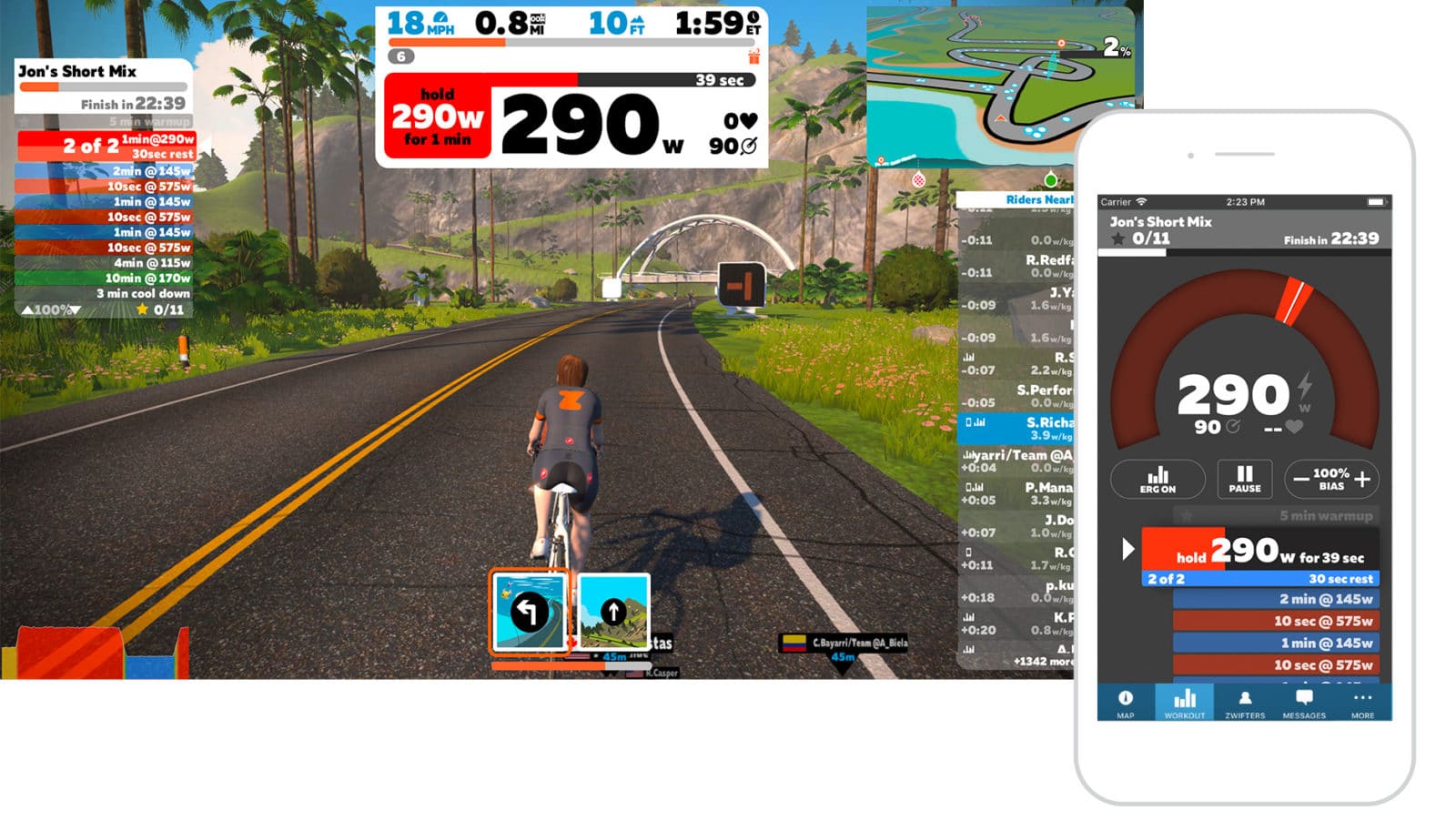The image size is (1456, 821).
Task: Click the gold star workout goal indicator
Action: (142, 309)
